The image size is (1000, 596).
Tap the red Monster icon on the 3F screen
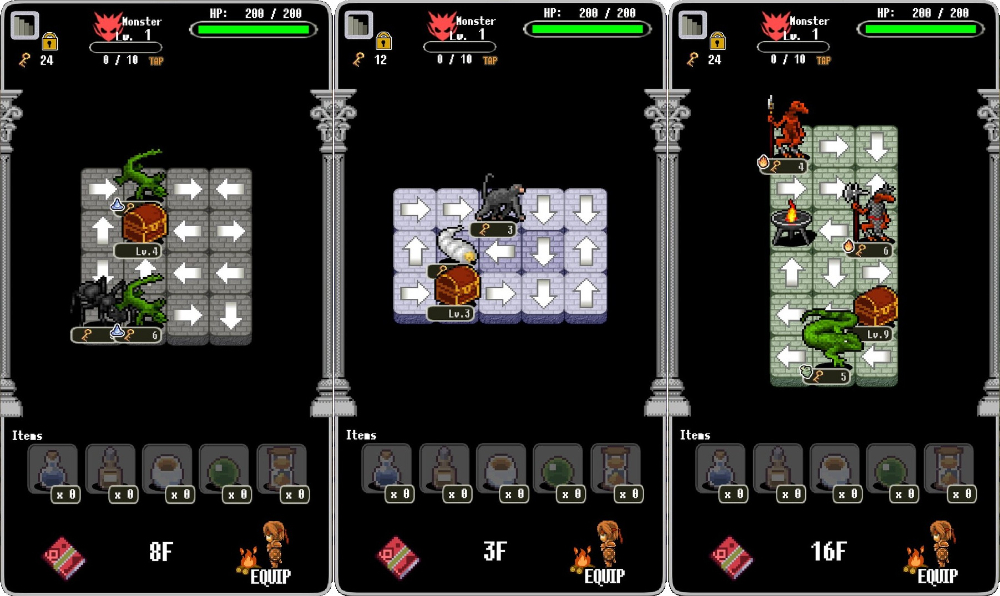(x=442, y=25)
